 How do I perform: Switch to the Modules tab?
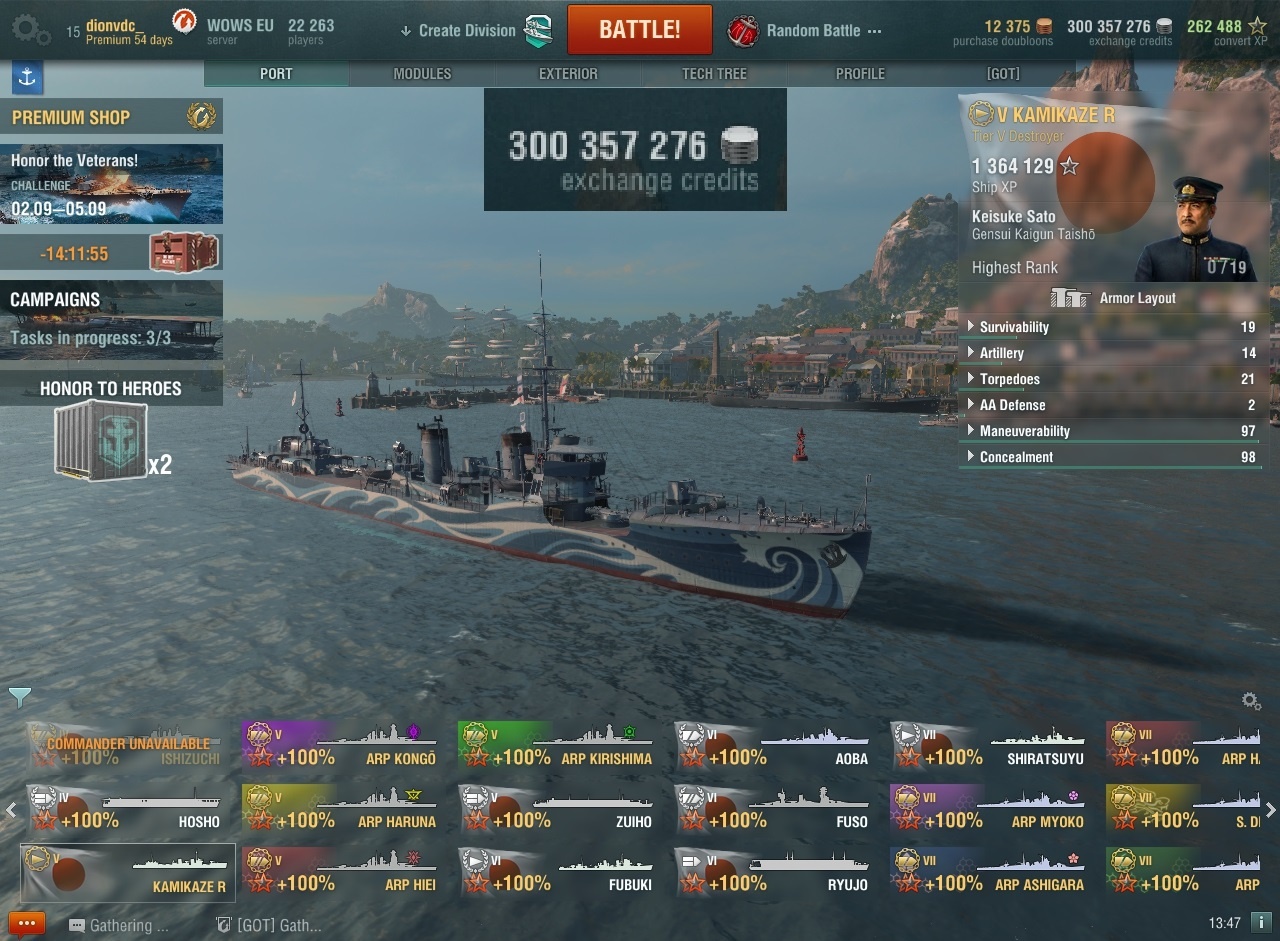coord(422,74)
